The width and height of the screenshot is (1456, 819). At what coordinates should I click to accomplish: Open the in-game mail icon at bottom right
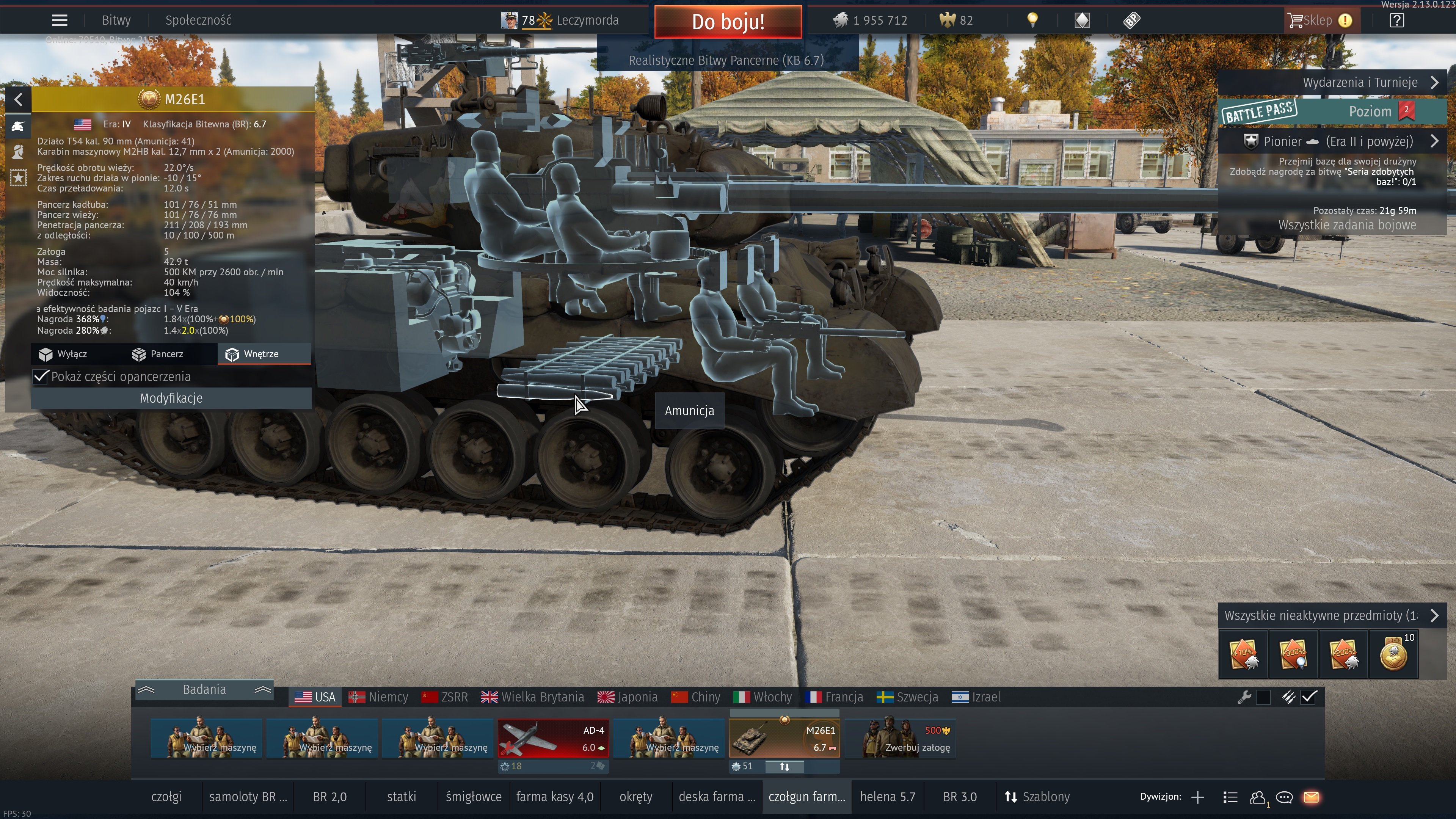coord(1312,797)
